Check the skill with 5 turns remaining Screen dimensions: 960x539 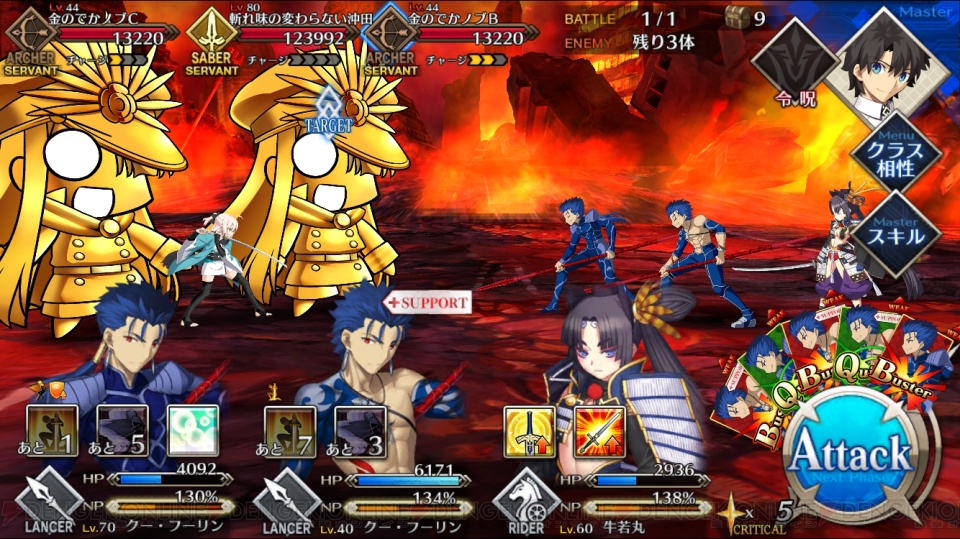pos(123,431)
